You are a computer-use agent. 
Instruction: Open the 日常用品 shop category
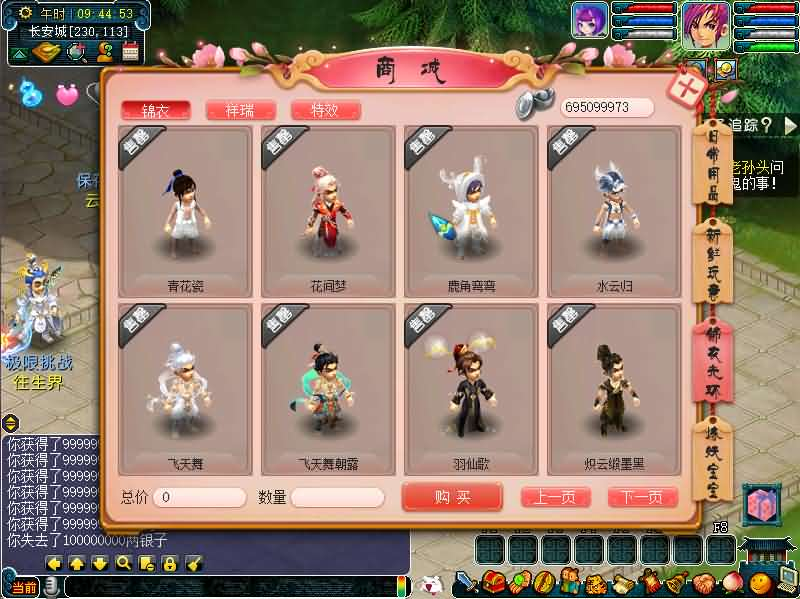coord(714,167)
